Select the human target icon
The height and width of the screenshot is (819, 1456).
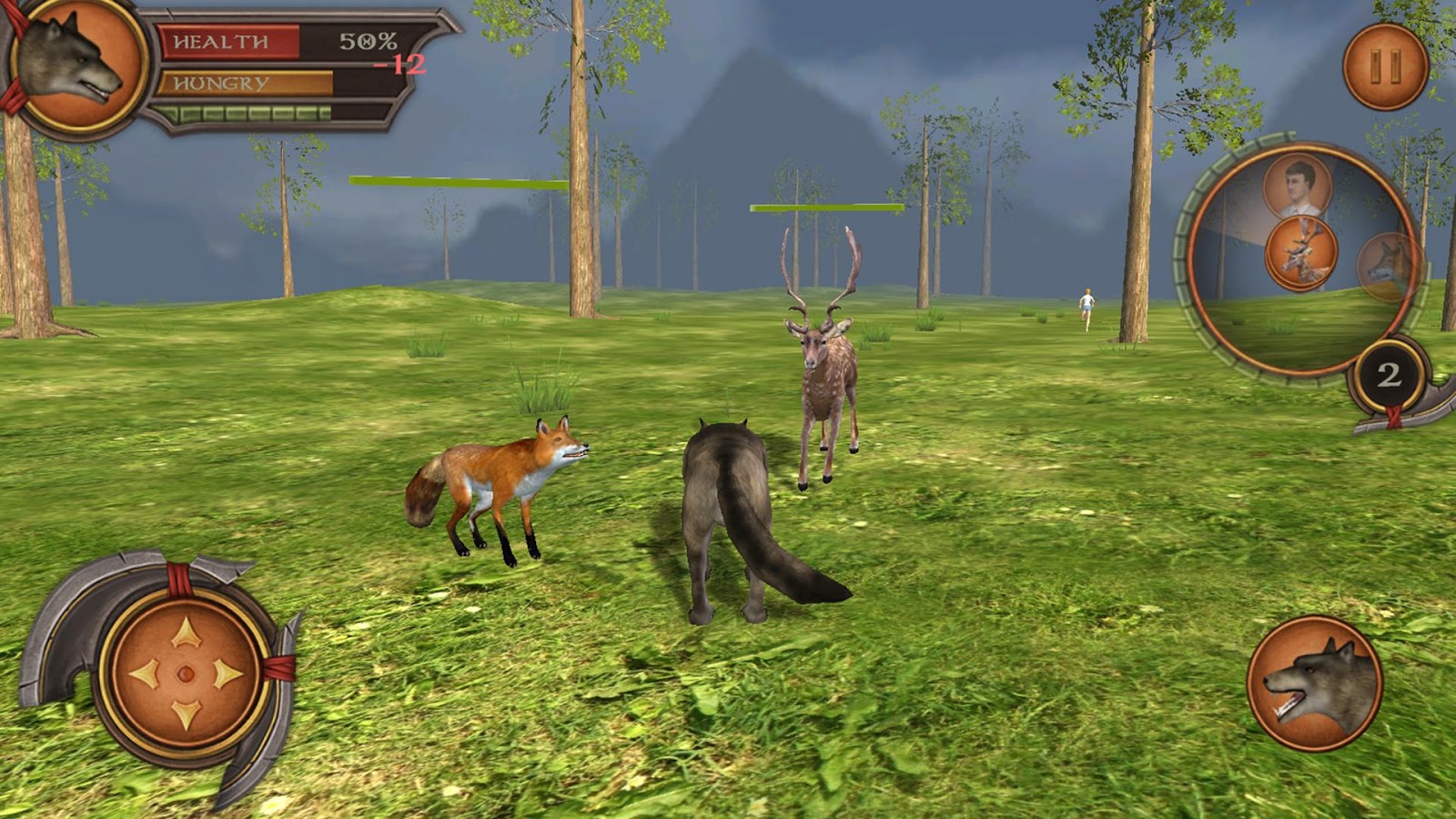(1297, 185)
